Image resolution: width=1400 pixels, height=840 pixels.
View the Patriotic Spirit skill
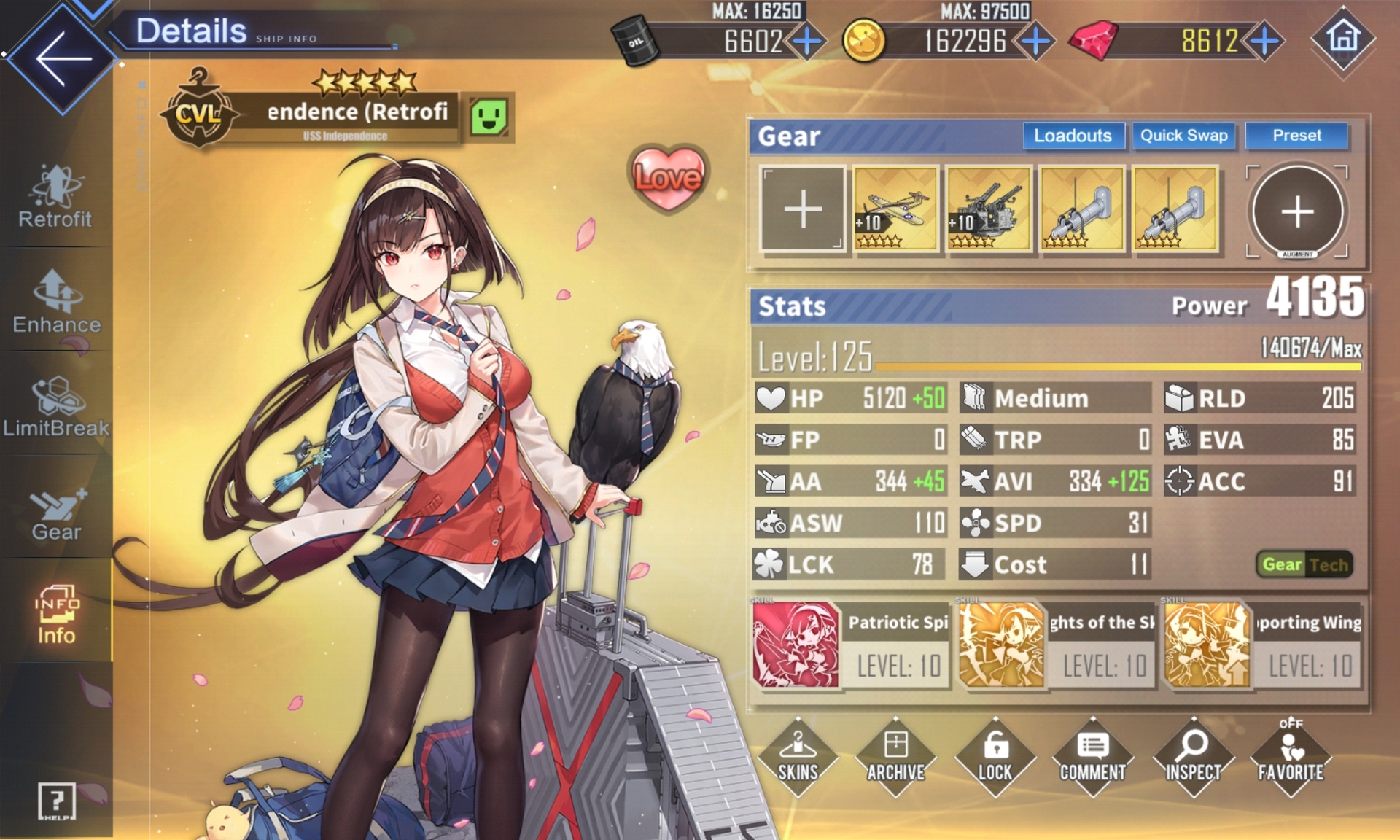pyautogui.click(x=850, y=645)
